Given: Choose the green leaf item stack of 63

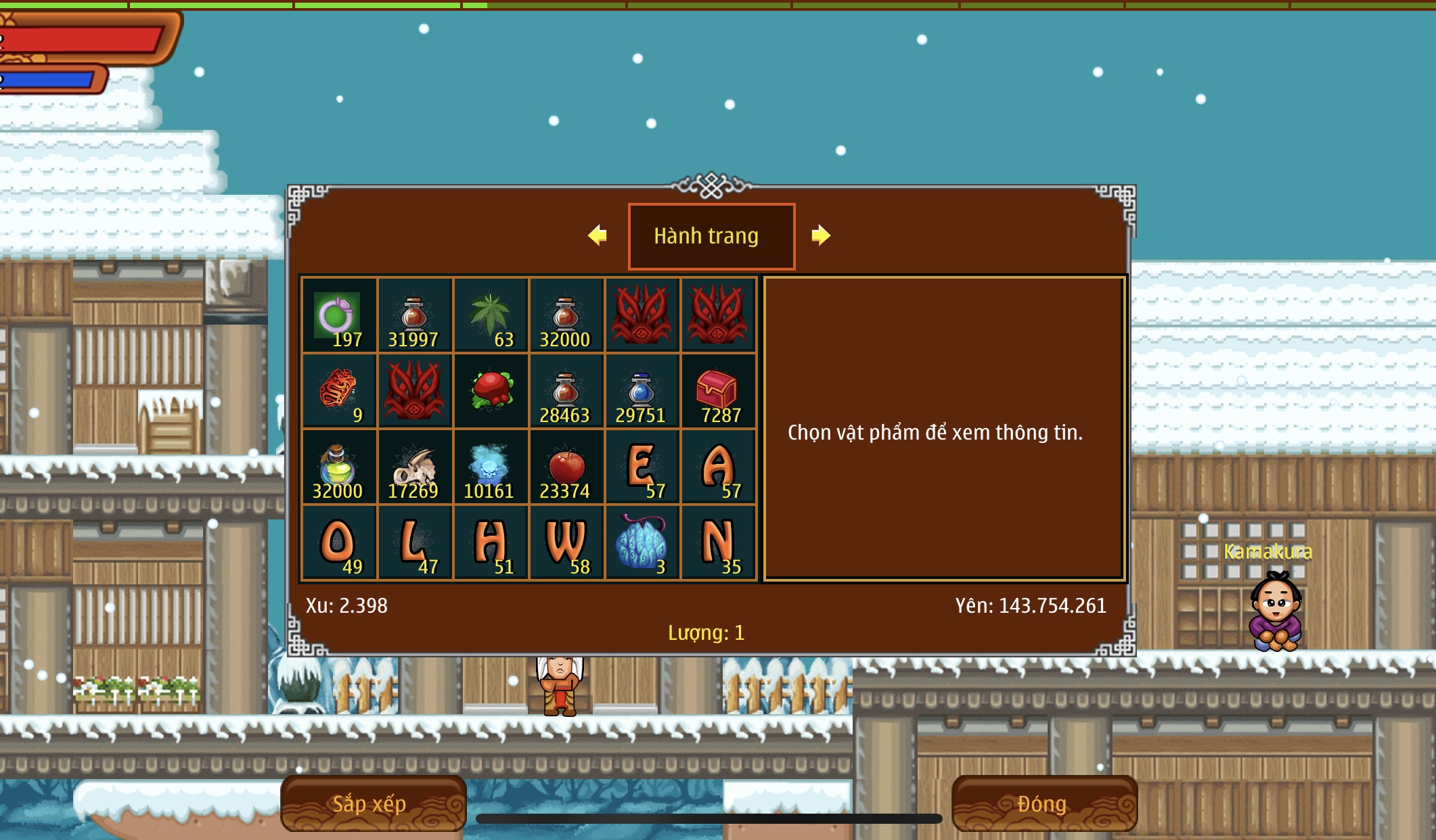Looking at the screenshot, I should (x=491, y=316).
